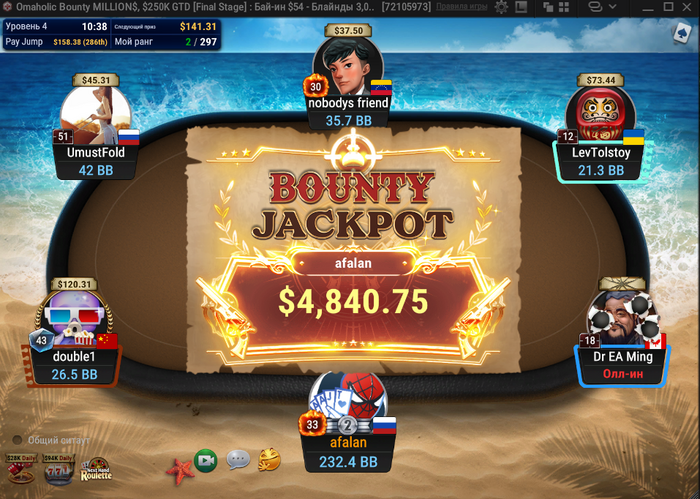This screenshot has width=700, height=499.
Task: Start the green video camera
Action: (207, 461)
